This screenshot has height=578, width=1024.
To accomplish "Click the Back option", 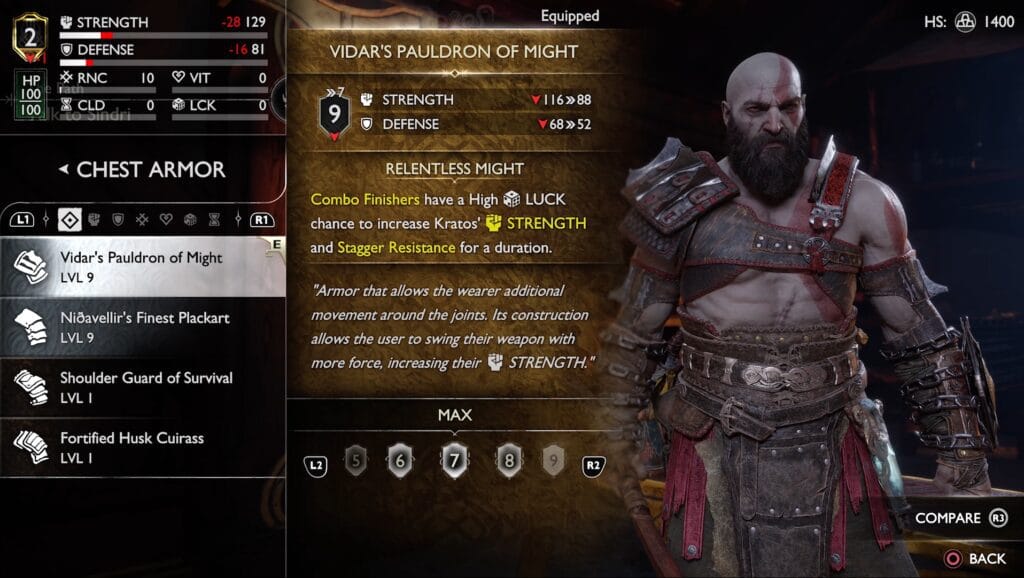I will click(975, 558).
